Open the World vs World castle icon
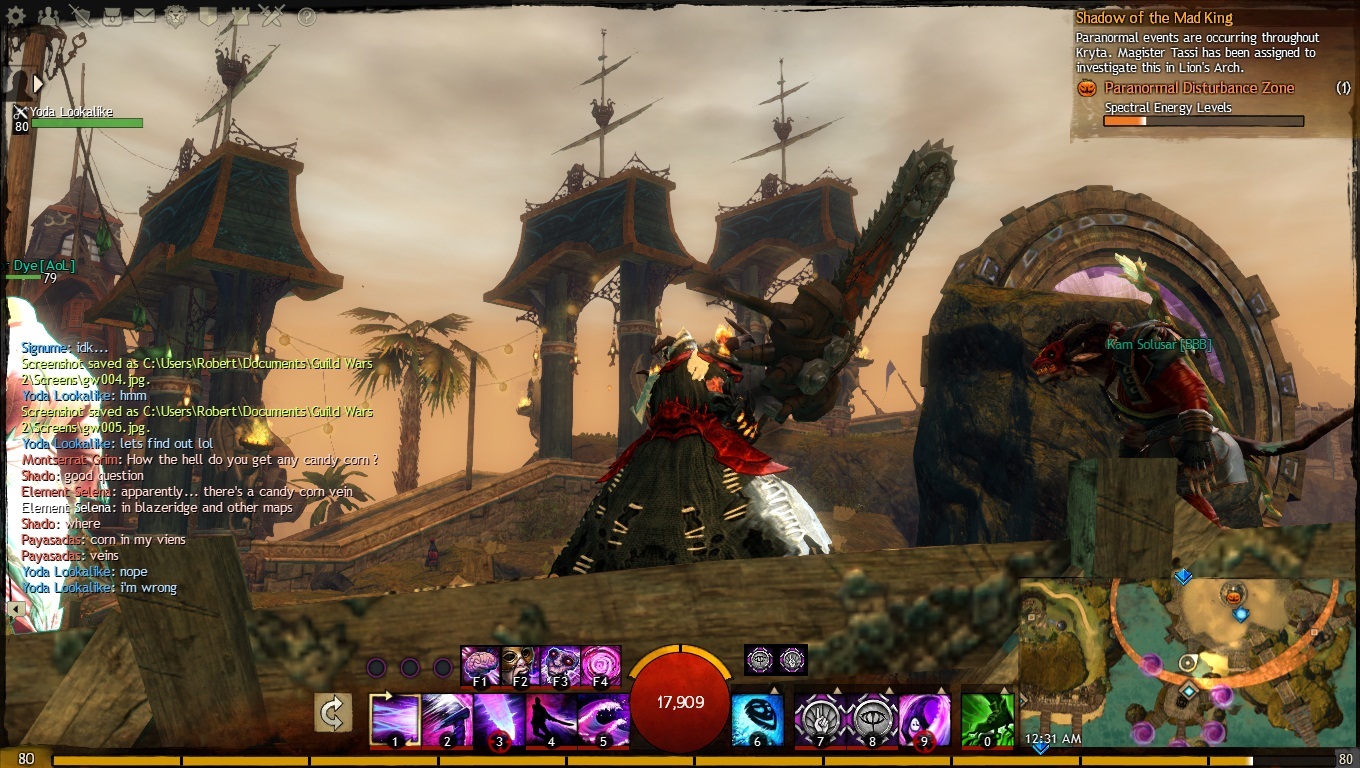 click(x=241, y=16)
